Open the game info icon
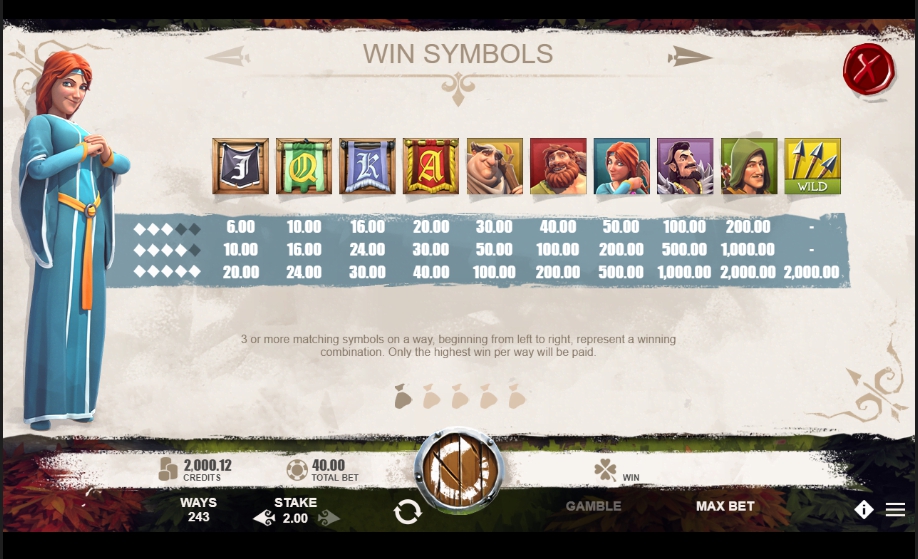Screen dimensions: 918x559 (864, 510)
